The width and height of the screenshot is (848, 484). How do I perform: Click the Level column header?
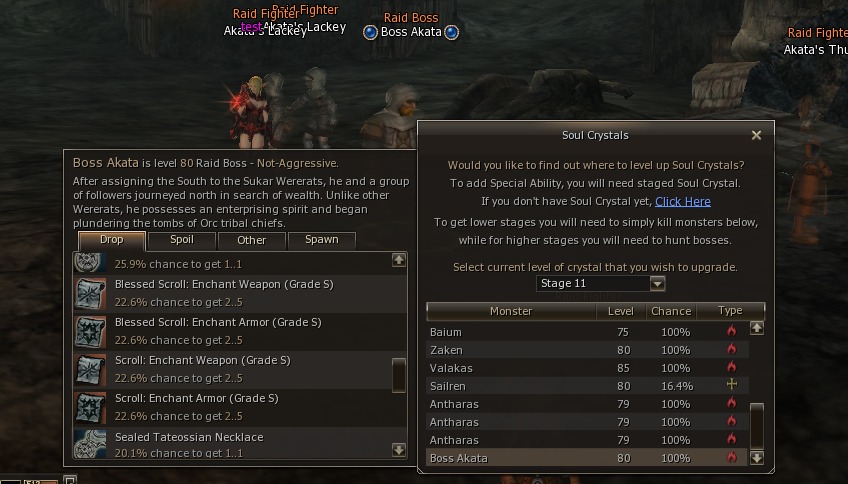(x=621, y=311)
